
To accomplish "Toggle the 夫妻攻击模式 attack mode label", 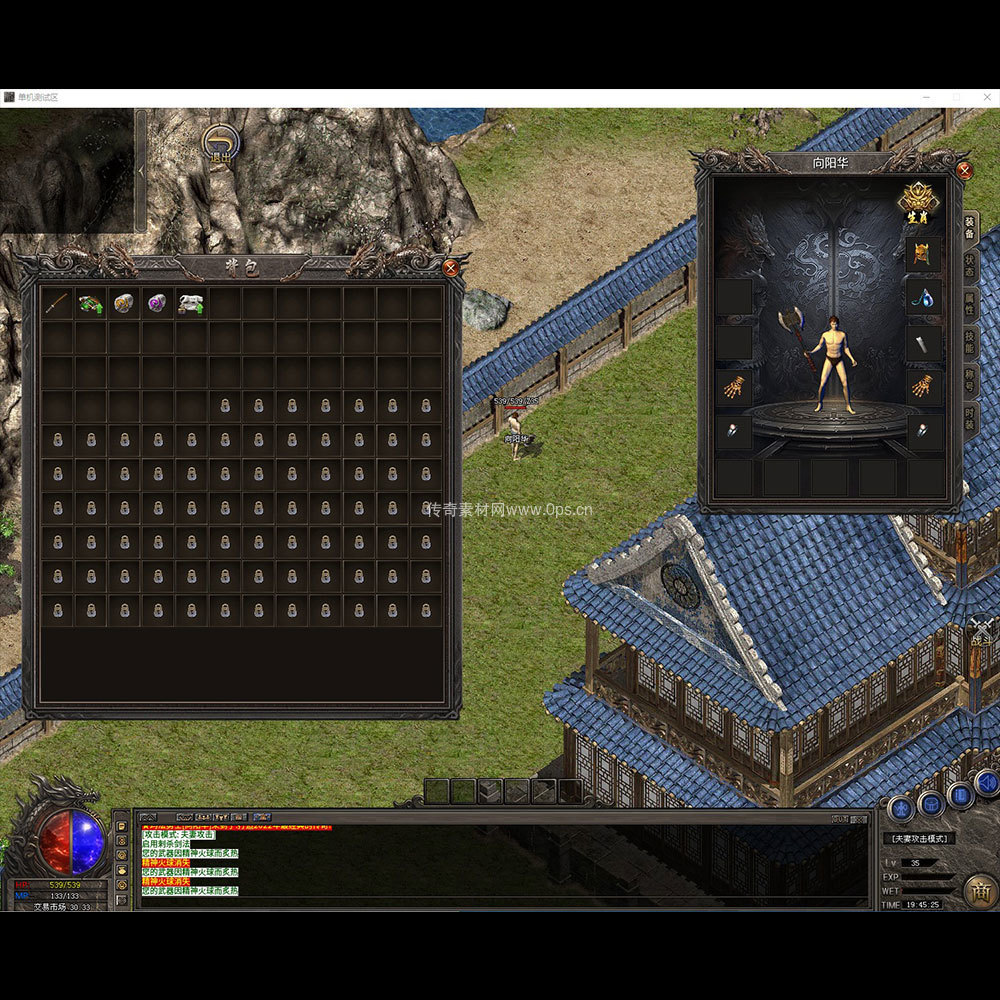I will click(919, 839).
